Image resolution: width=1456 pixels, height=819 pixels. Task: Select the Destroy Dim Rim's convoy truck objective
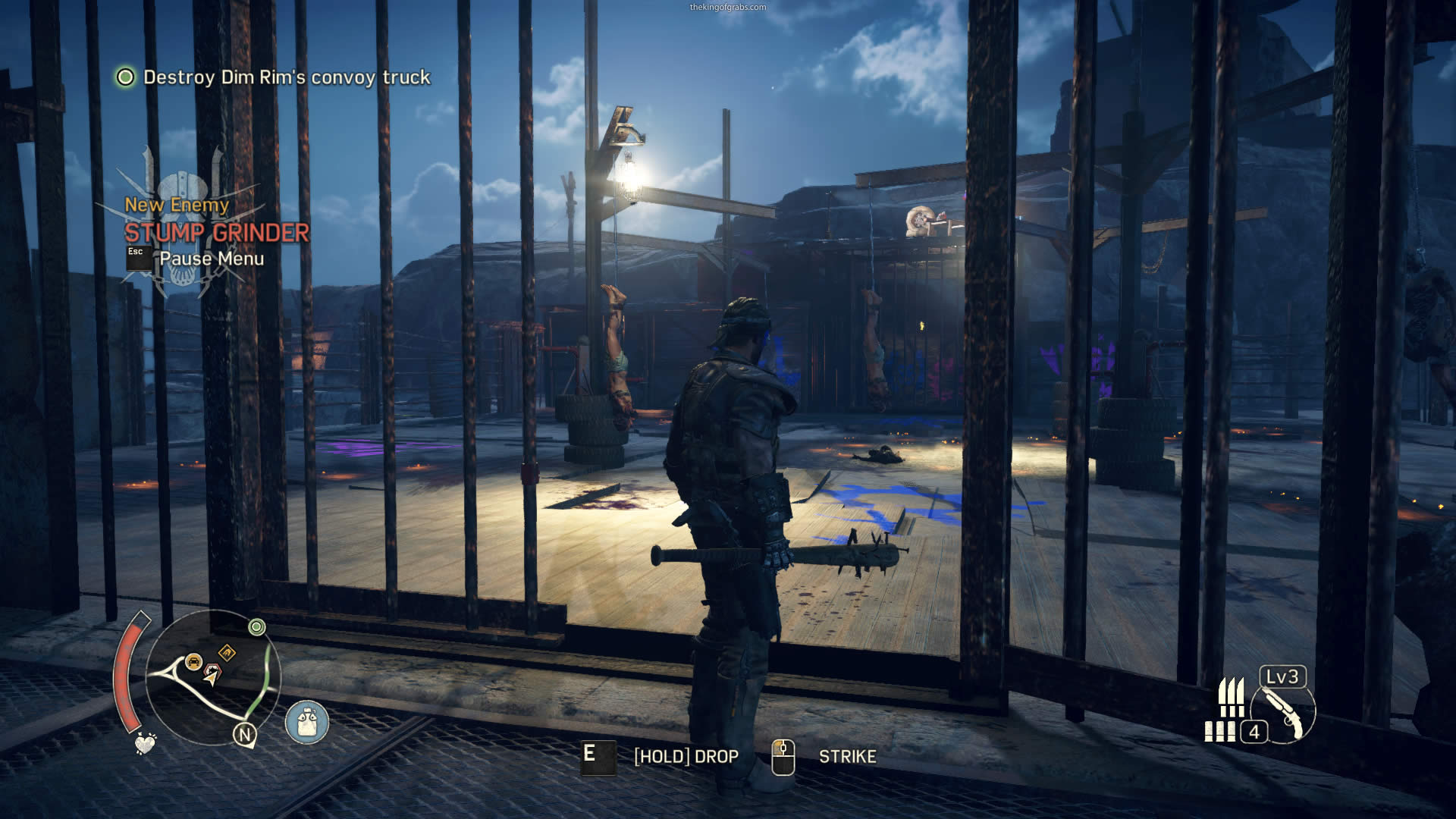tap(286, 77)
